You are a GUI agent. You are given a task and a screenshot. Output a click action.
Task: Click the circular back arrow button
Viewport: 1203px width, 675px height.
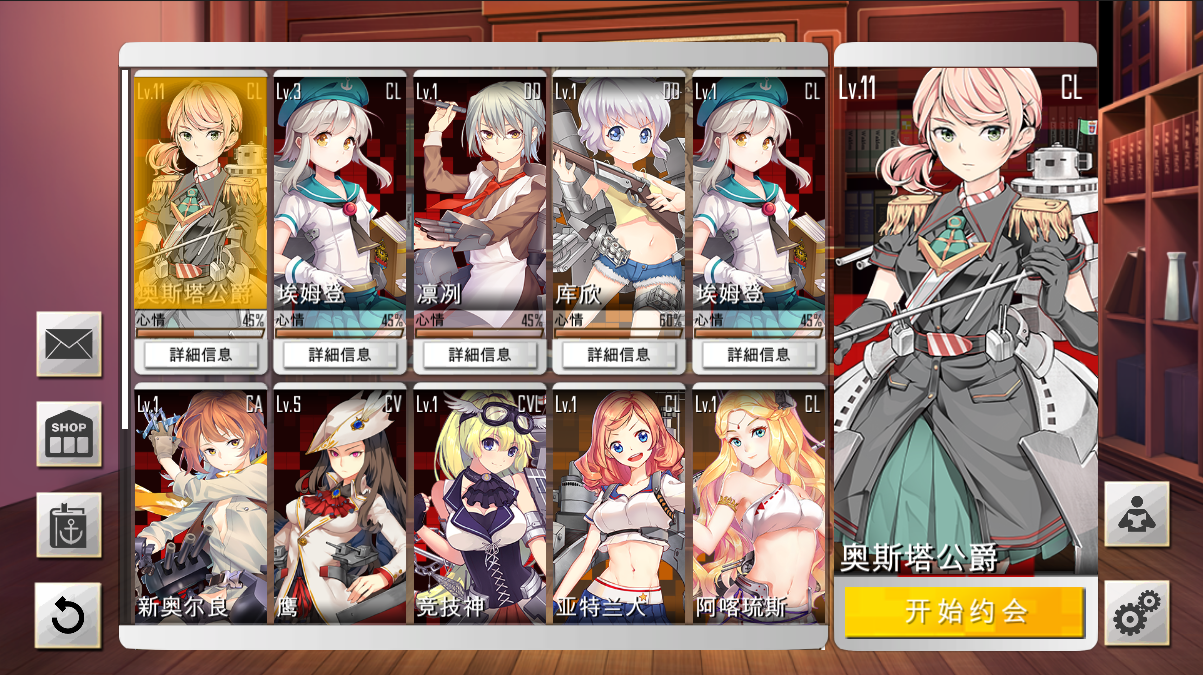[x=68, y=615]
